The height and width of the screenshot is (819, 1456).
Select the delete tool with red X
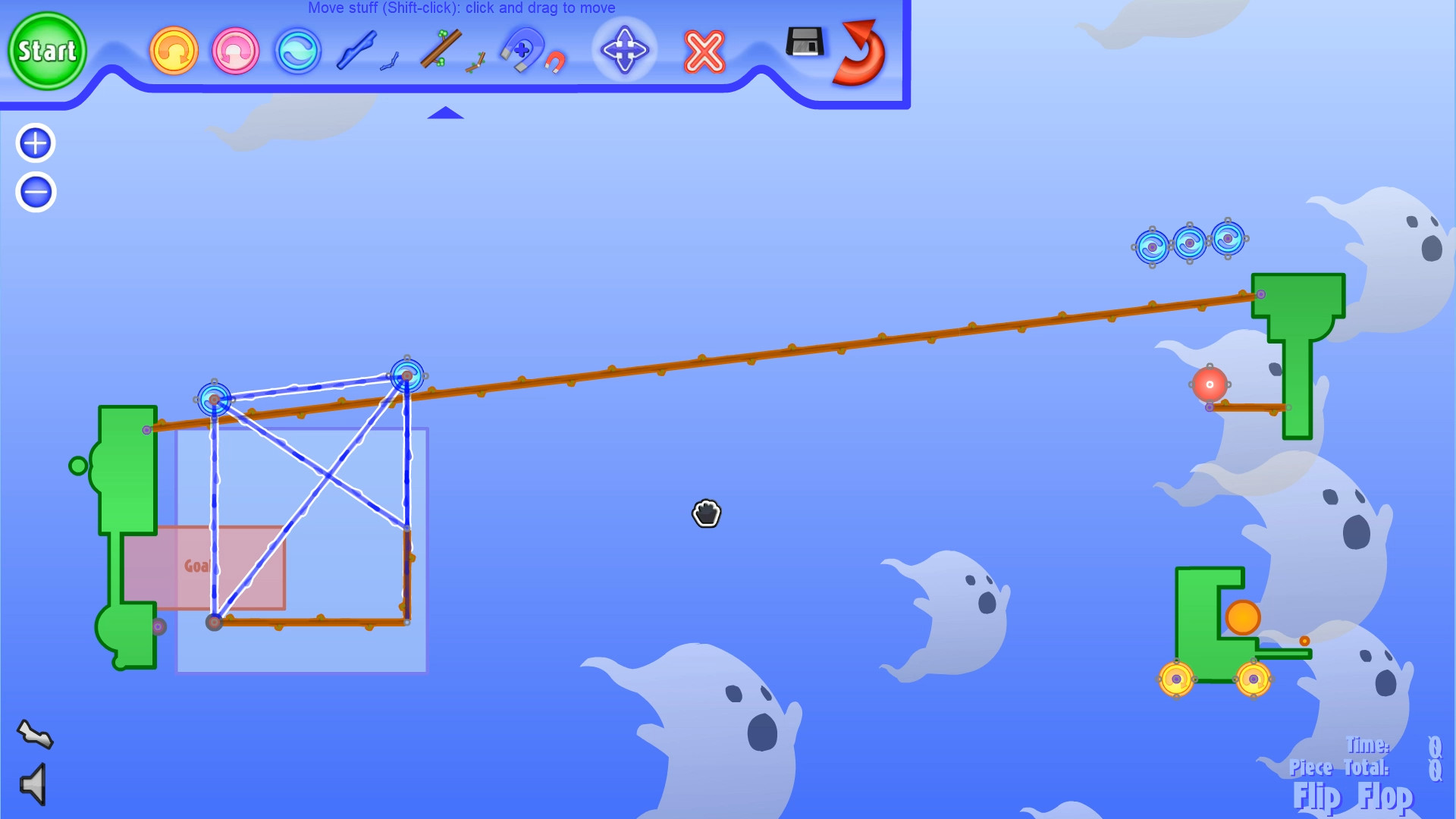click(702, 52)
